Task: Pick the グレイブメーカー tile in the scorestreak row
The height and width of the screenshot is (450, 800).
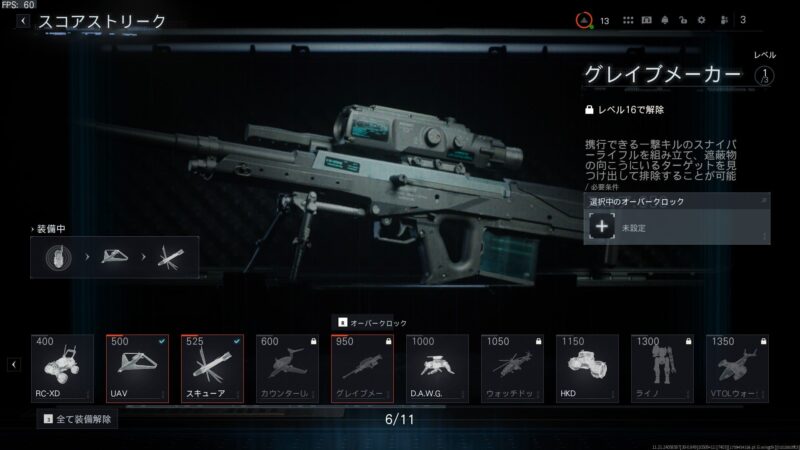Action: pyautogui.click(x=362, y=368)
